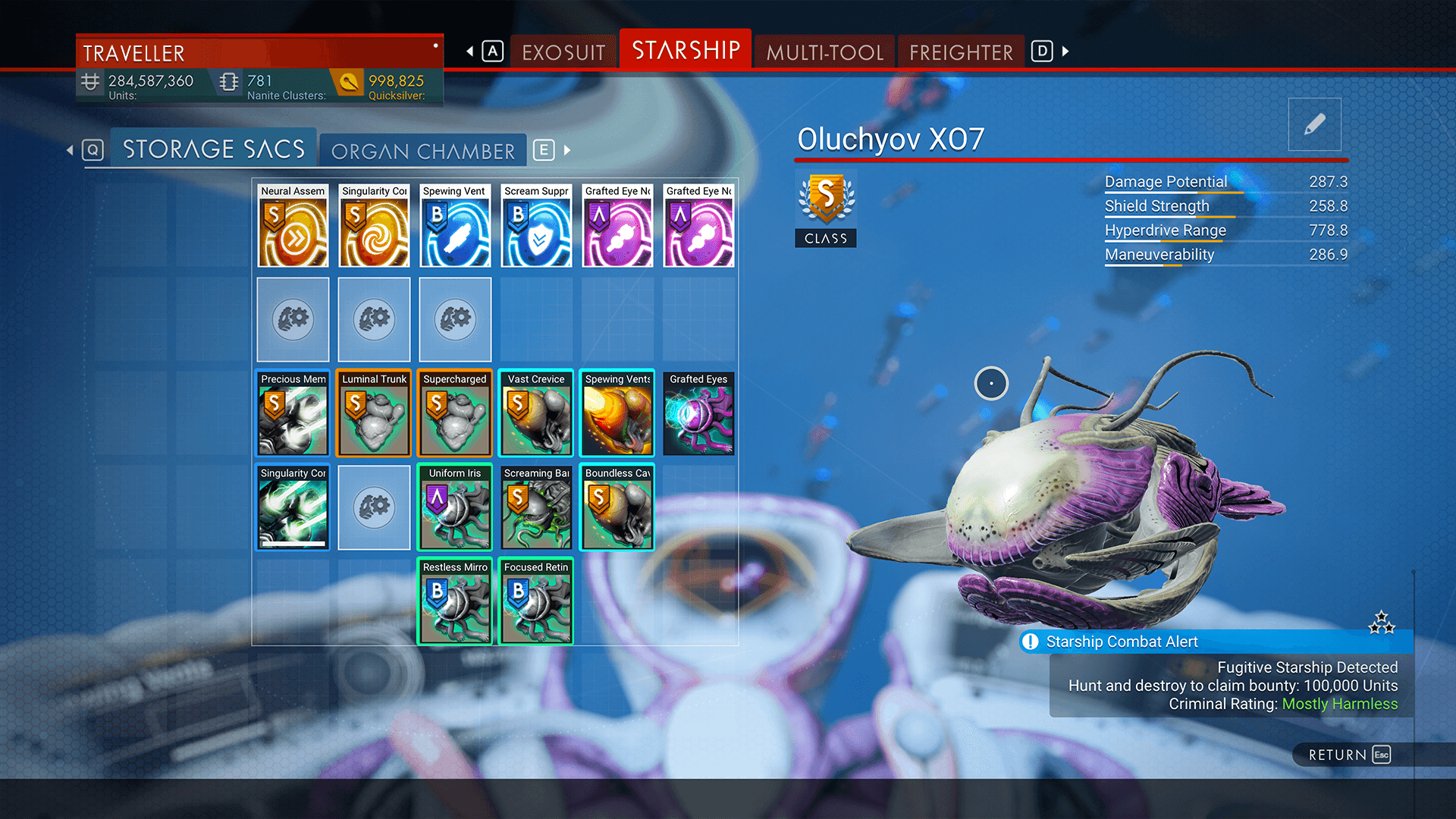This screenshot has width=1456, height=819.
Task: Select the Grafted Eyes purple module icon
Action: (698, 413)
